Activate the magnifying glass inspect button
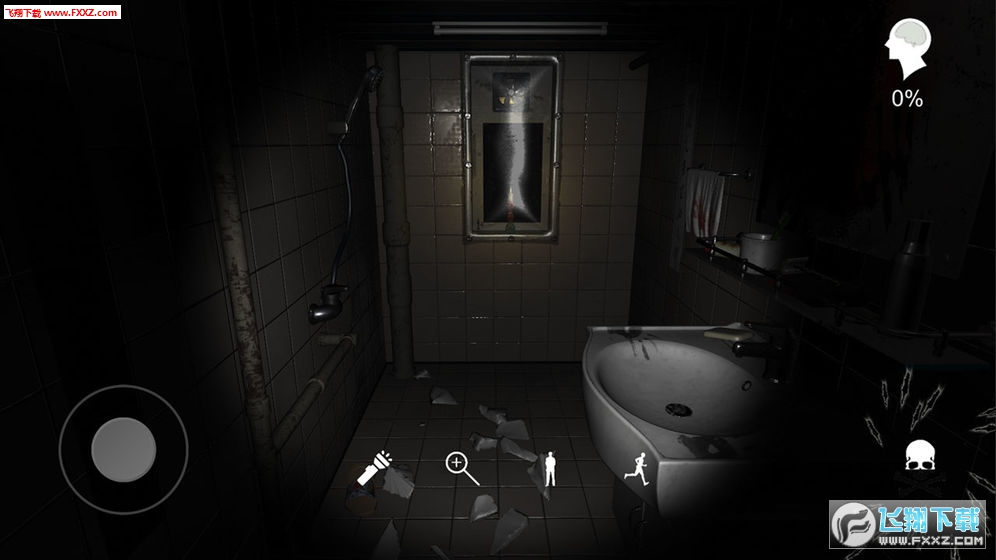The width and height of the screenshot is (996, 560). [461, 467]
